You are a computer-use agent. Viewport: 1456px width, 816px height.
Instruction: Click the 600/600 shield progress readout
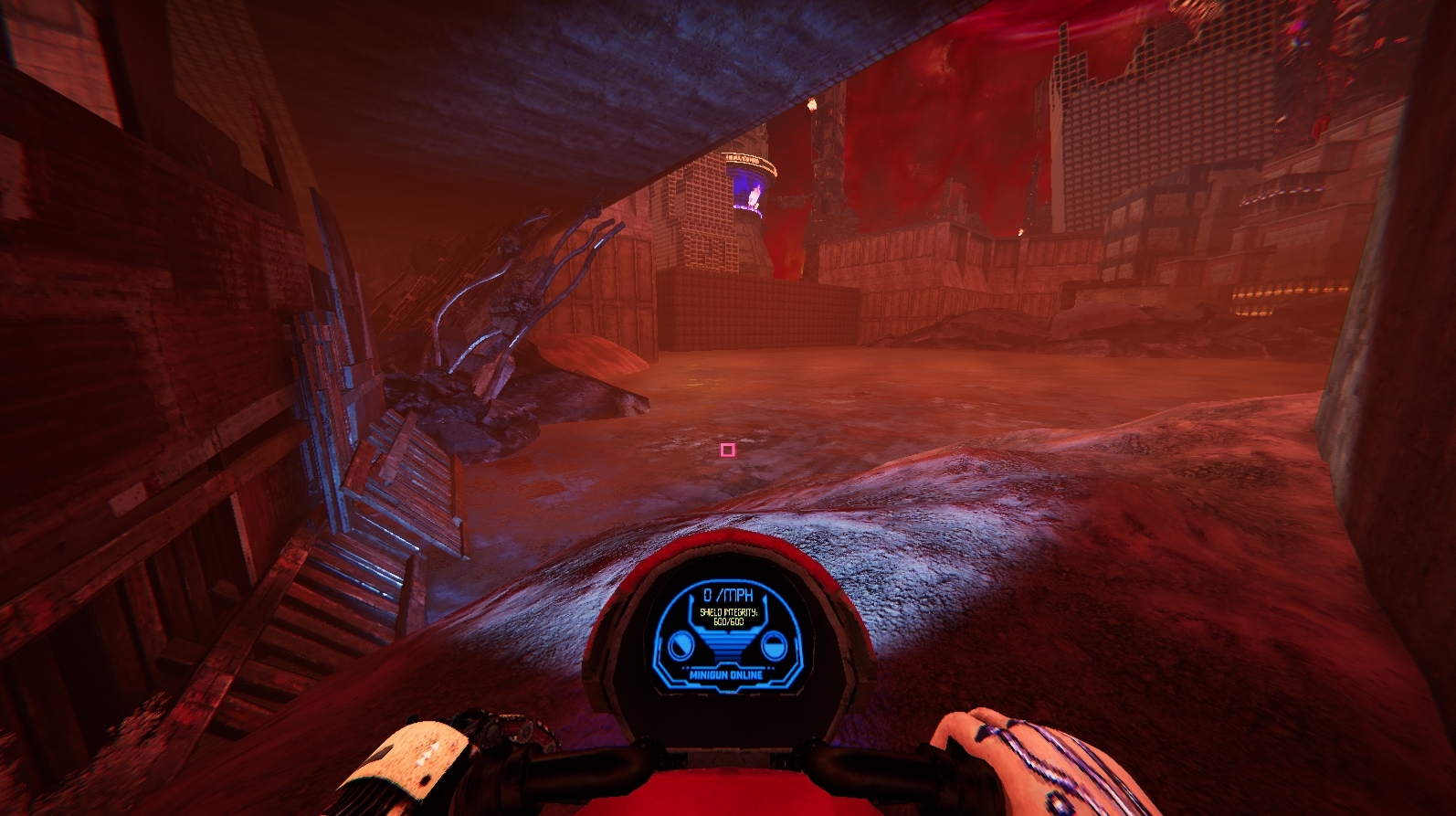pos(730,621)
